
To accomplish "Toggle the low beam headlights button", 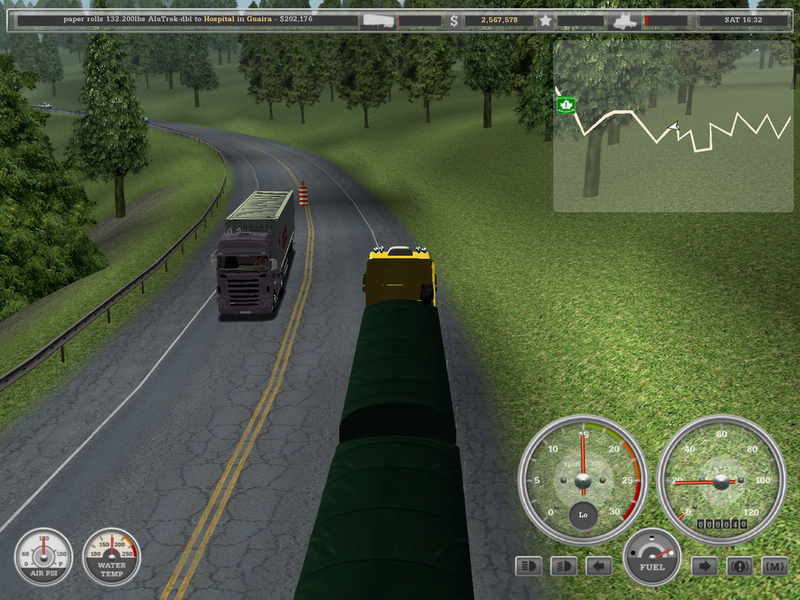I will [564, 566].
